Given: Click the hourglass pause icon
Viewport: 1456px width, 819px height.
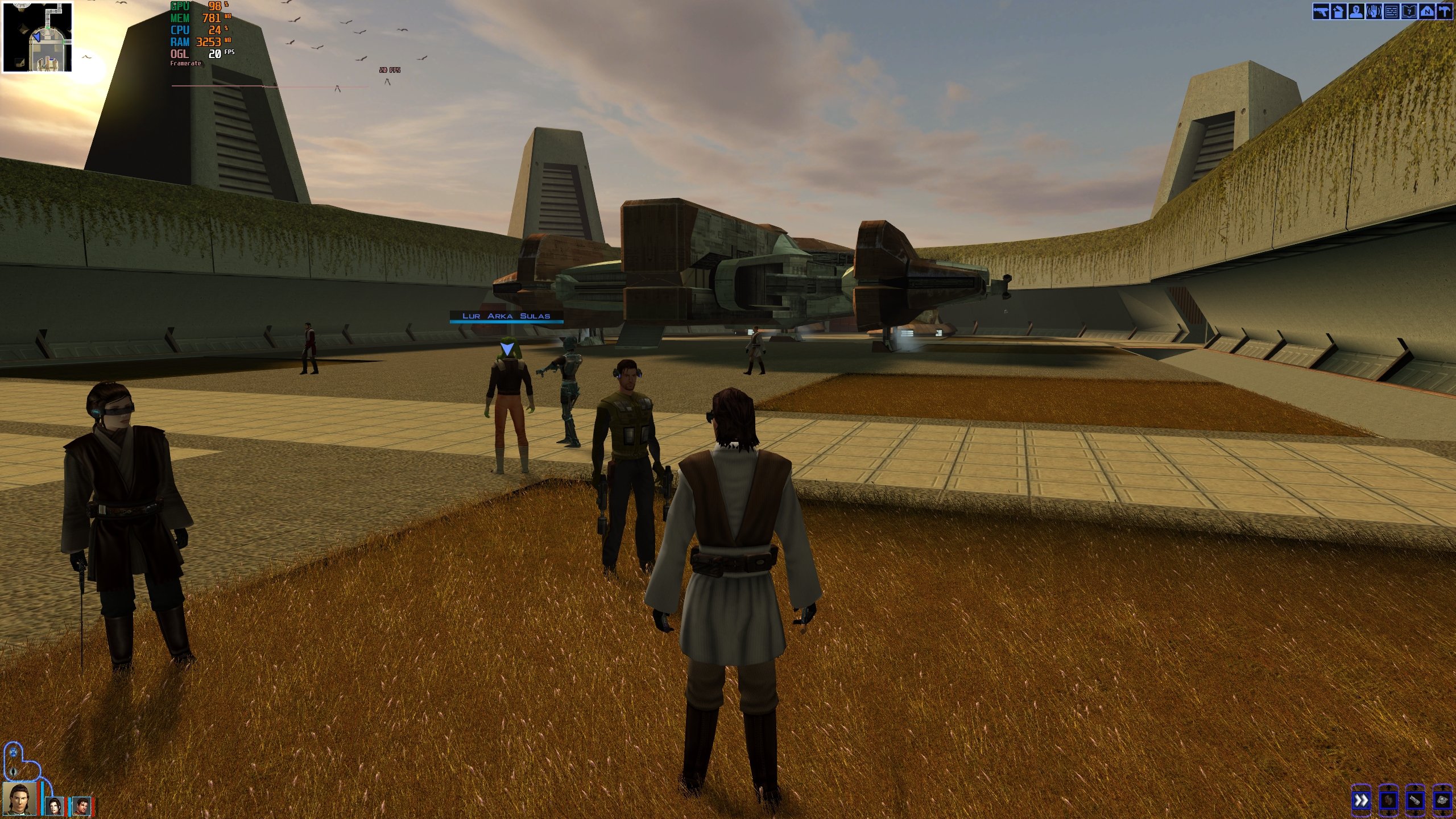Looking at the screenshot, I should click(13, 752).
